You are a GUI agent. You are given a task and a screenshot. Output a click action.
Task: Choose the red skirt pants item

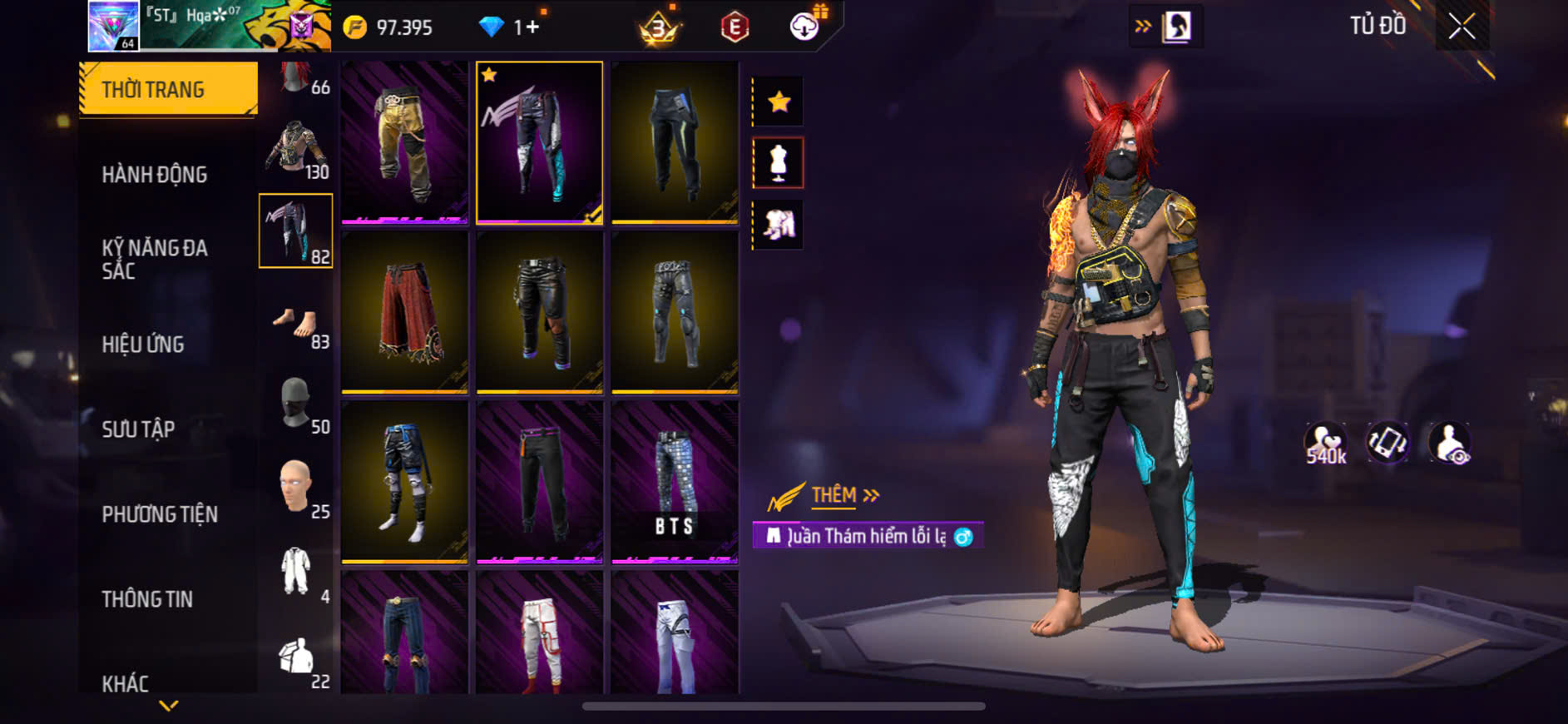[404, 312]
